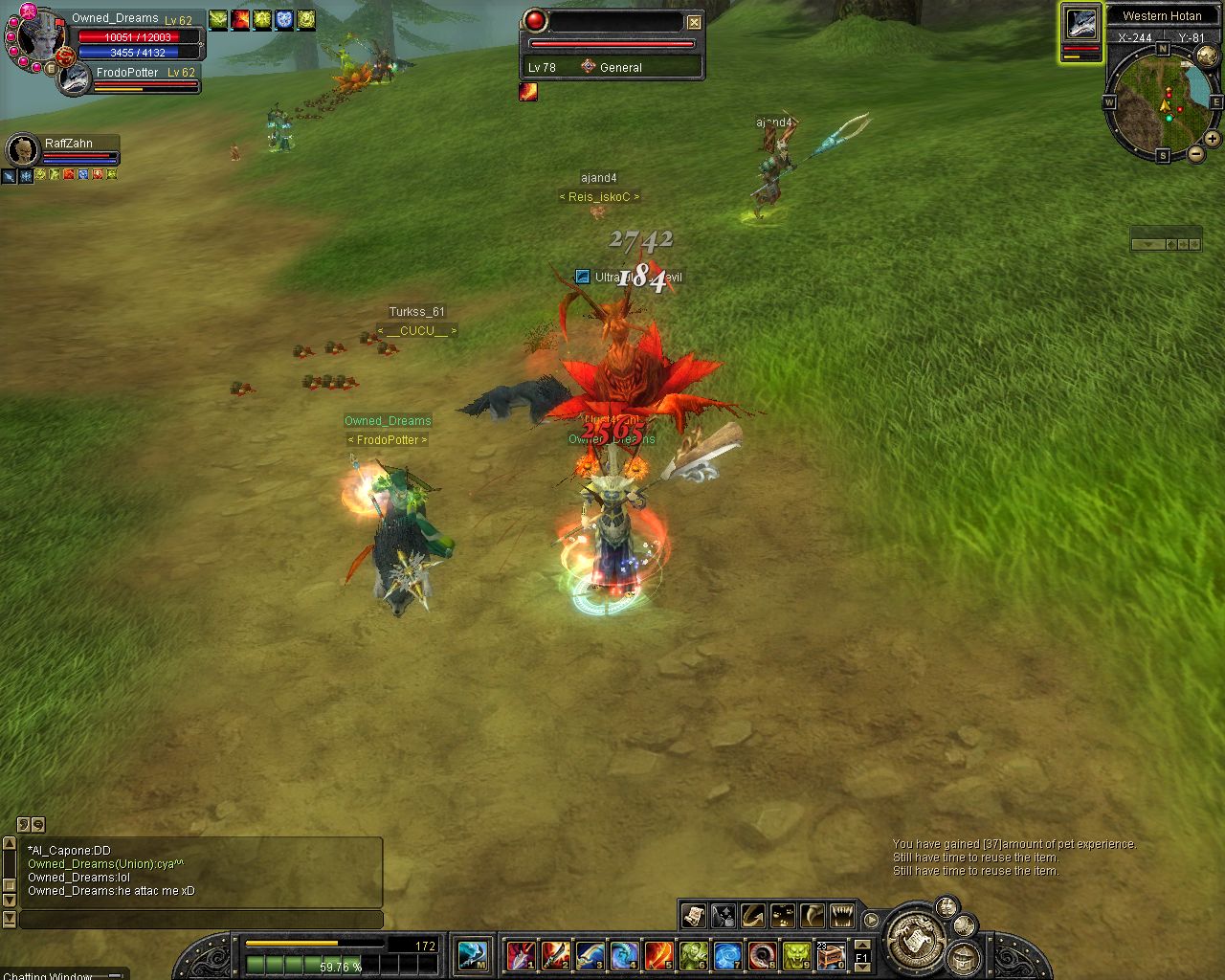Use the skill in hotbar slot 1
This screenshot has height=980, width=1225.
520,954
